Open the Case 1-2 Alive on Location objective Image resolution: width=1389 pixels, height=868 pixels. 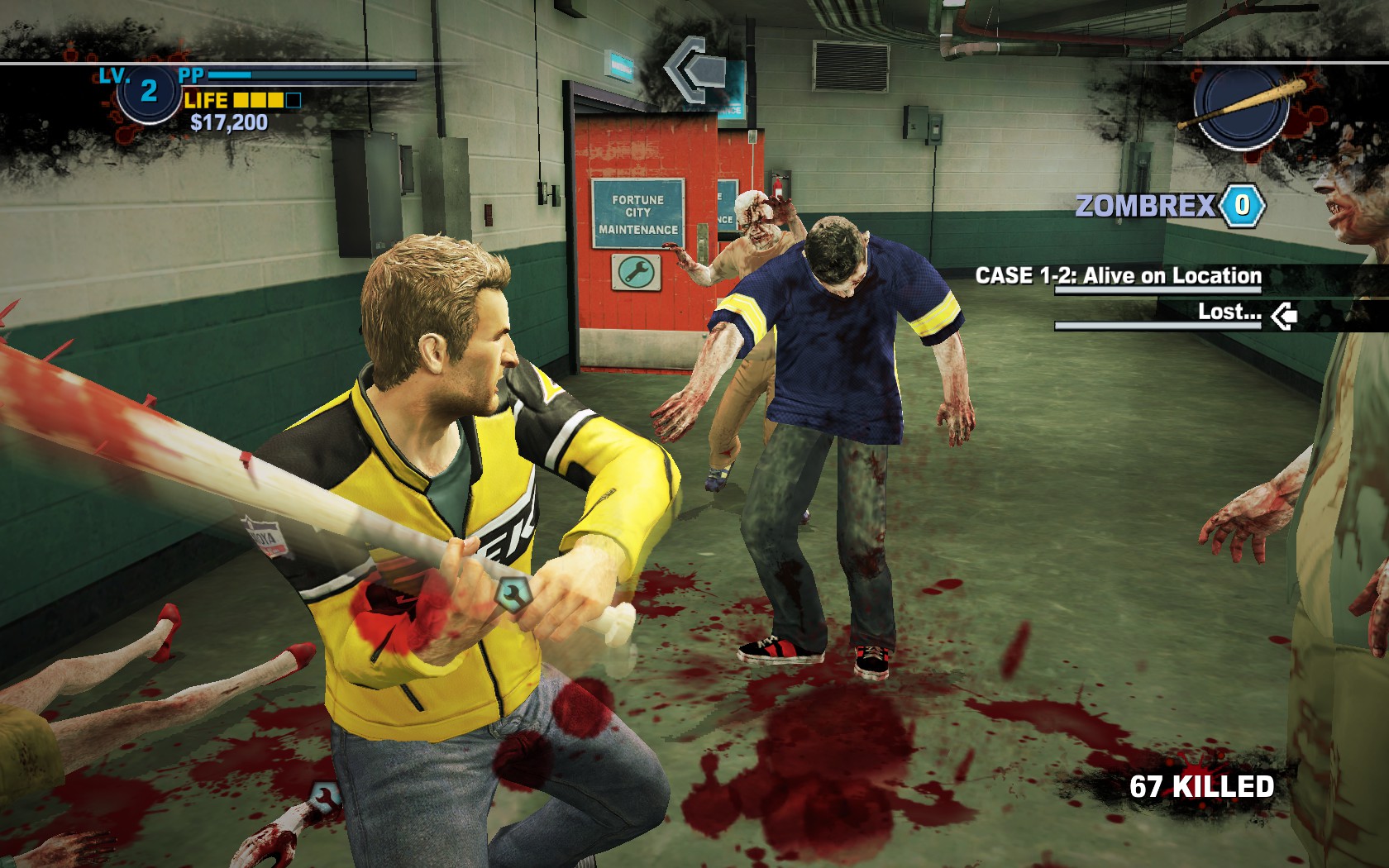click(1118, 276)
